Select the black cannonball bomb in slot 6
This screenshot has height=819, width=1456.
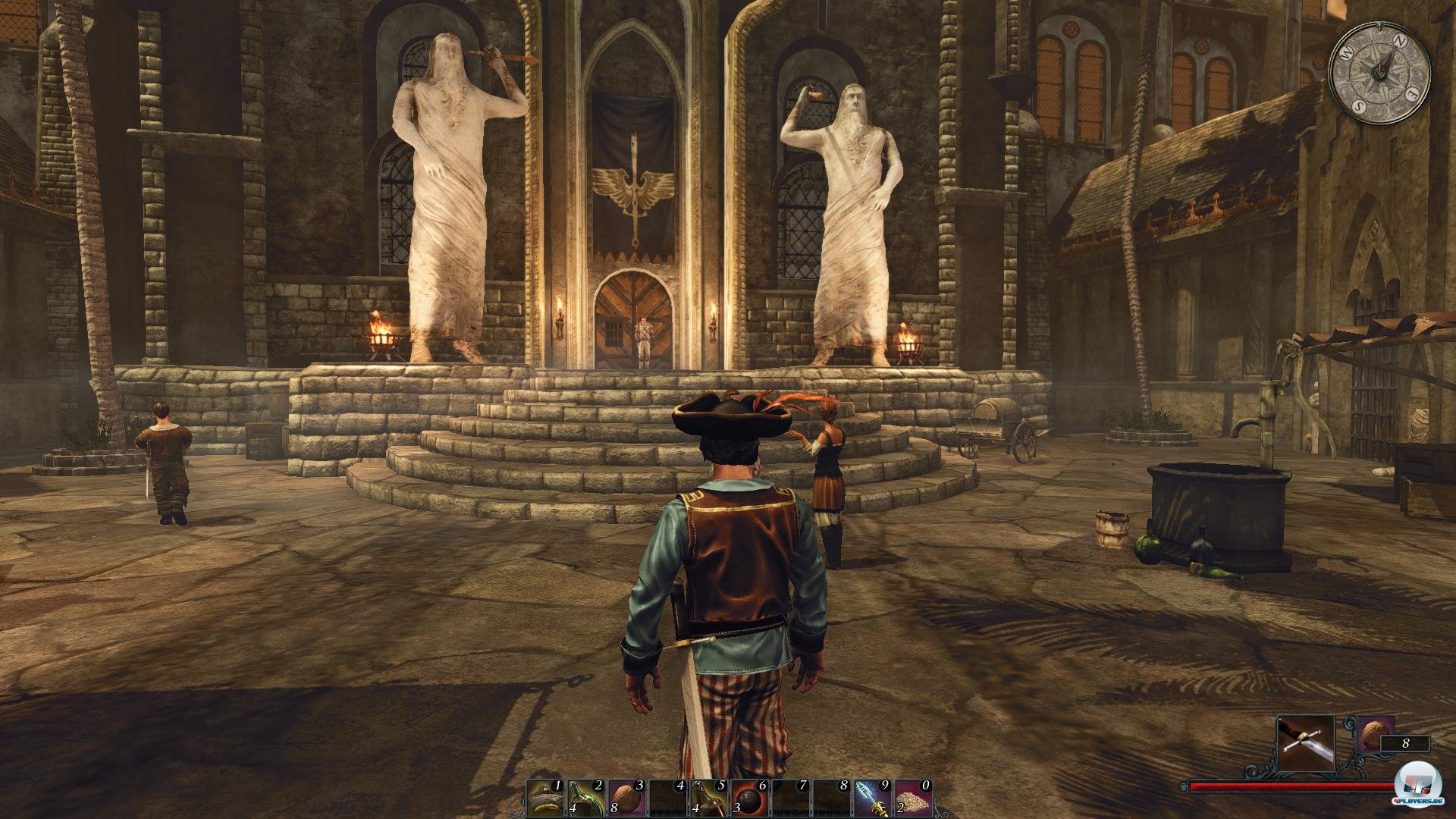pyautogui.click(x=751, y=798)
